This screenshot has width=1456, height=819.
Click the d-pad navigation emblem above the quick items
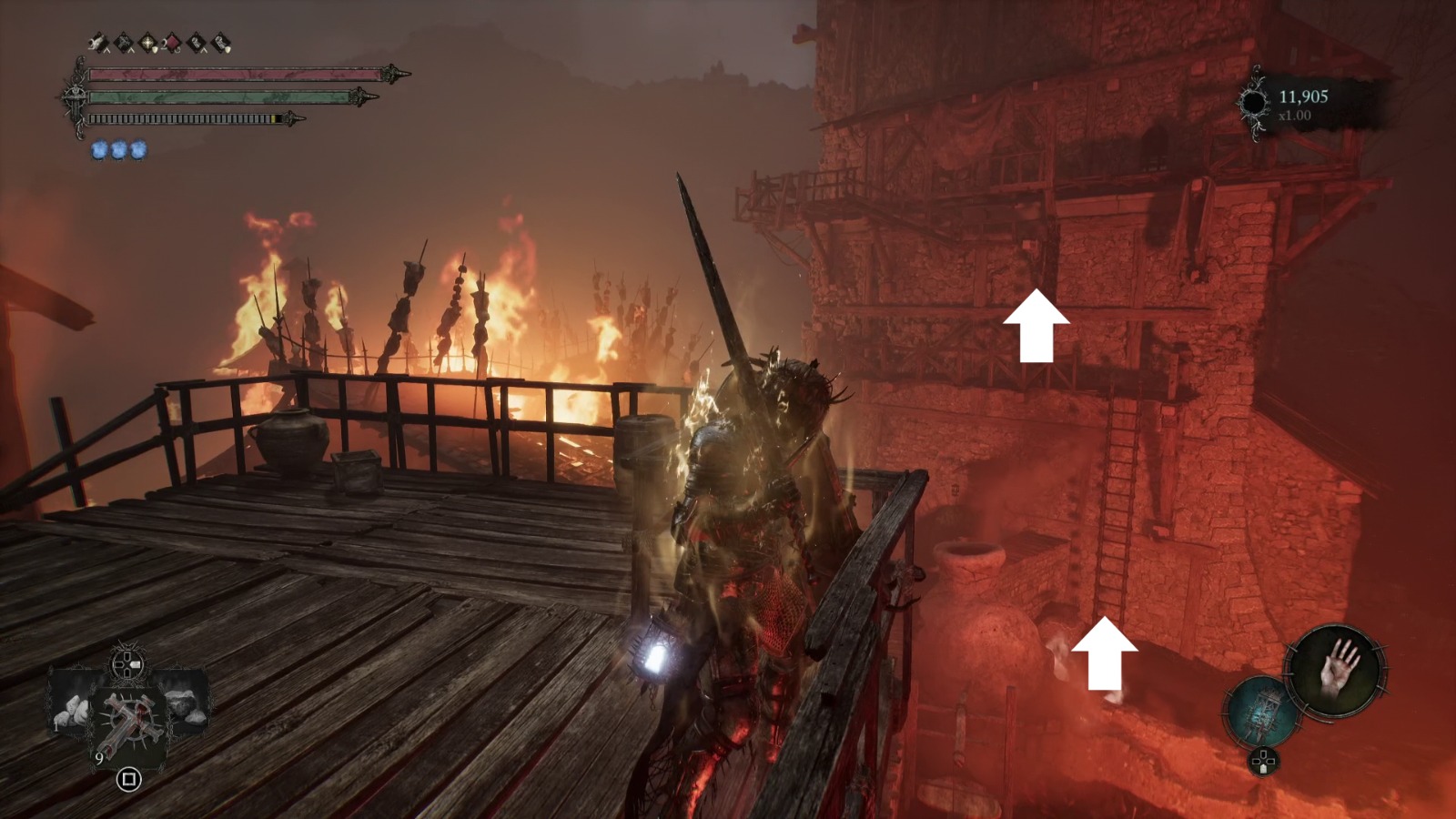pyautogui.click(x=126, y=666)
